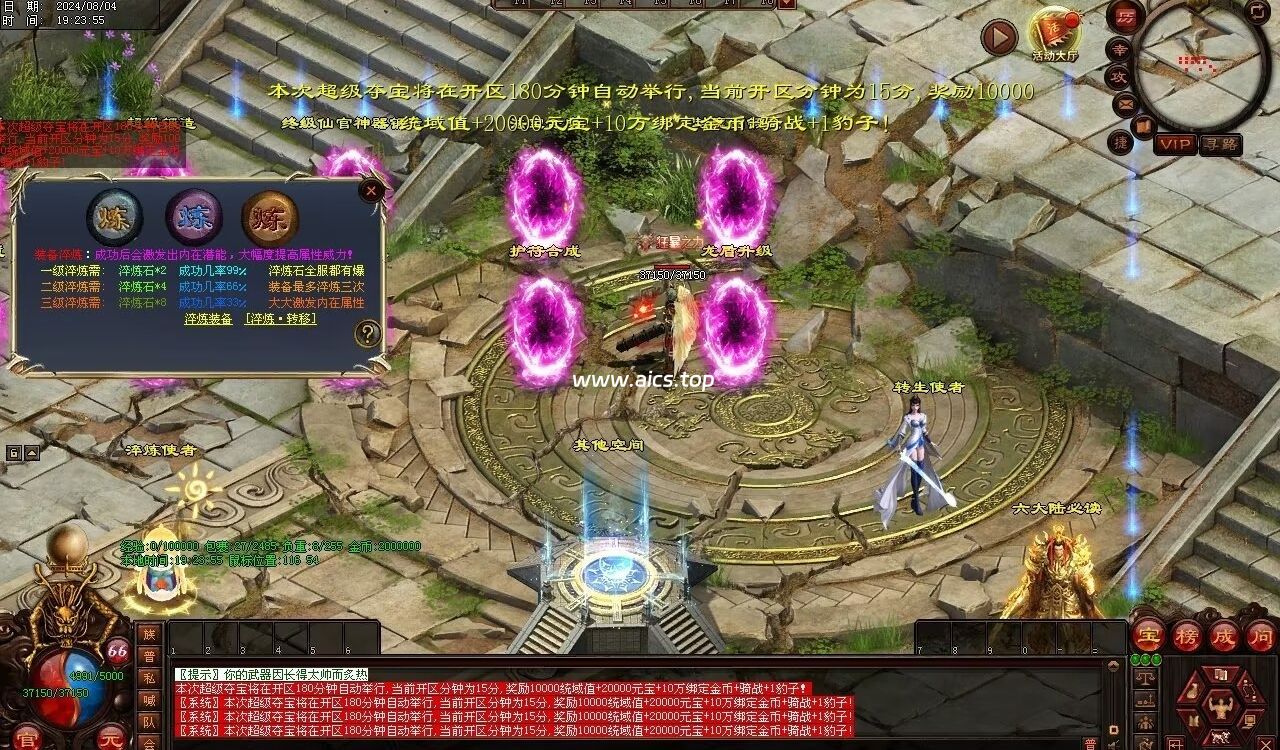Open the trade scales icon
Image resolution: width=1280 pixels, height=750 pixels.
click(x=1145, y=679)
